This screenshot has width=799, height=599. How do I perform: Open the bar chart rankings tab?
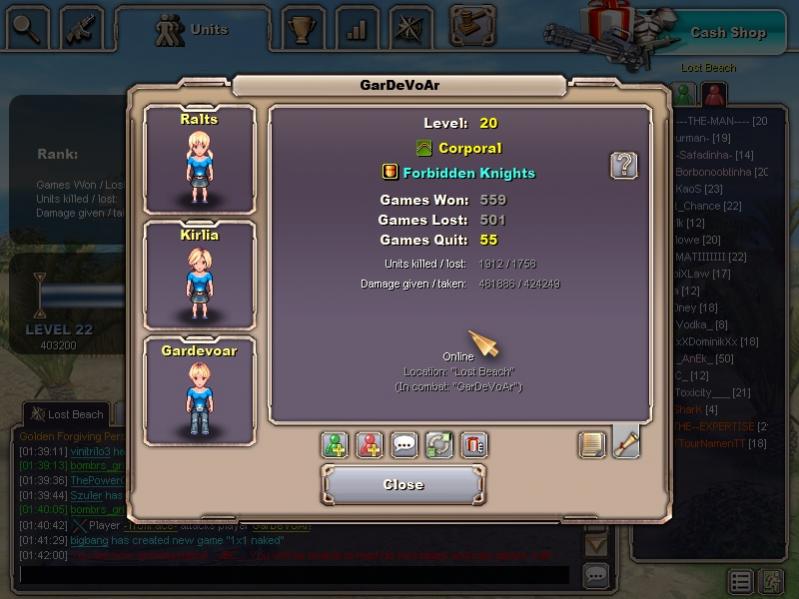click(357, 29)
